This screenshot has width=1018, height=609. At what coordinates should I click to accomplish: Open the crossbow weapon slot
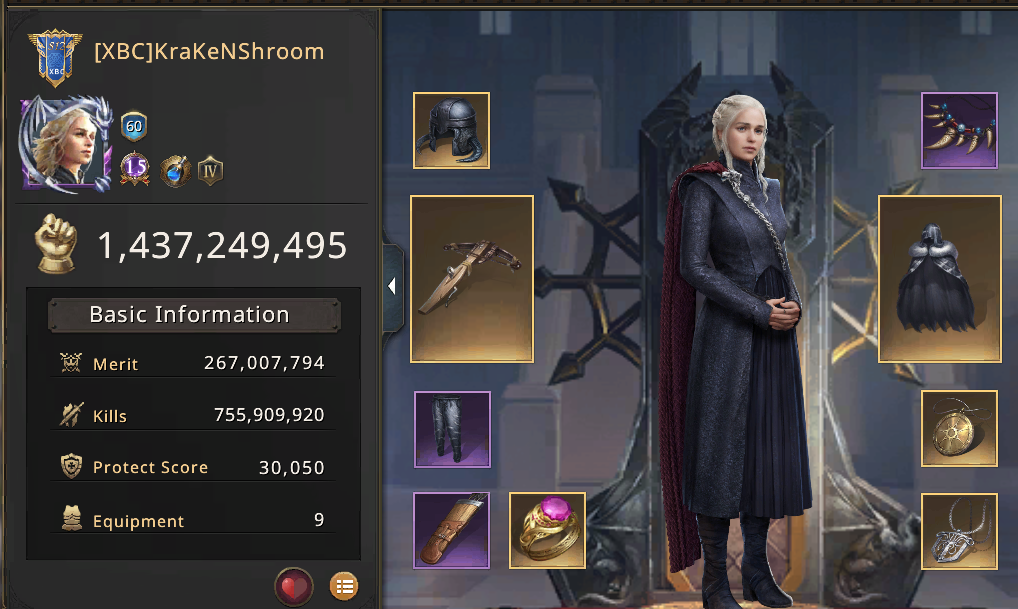click(x=471, y=278)
